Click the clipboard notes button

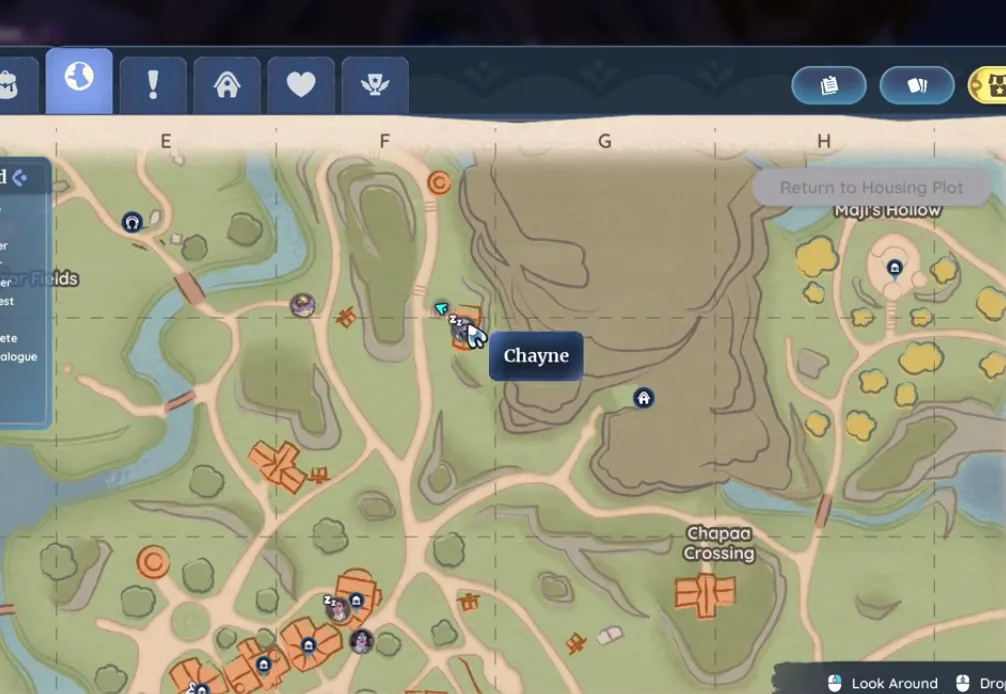click(x=828, y=86)
